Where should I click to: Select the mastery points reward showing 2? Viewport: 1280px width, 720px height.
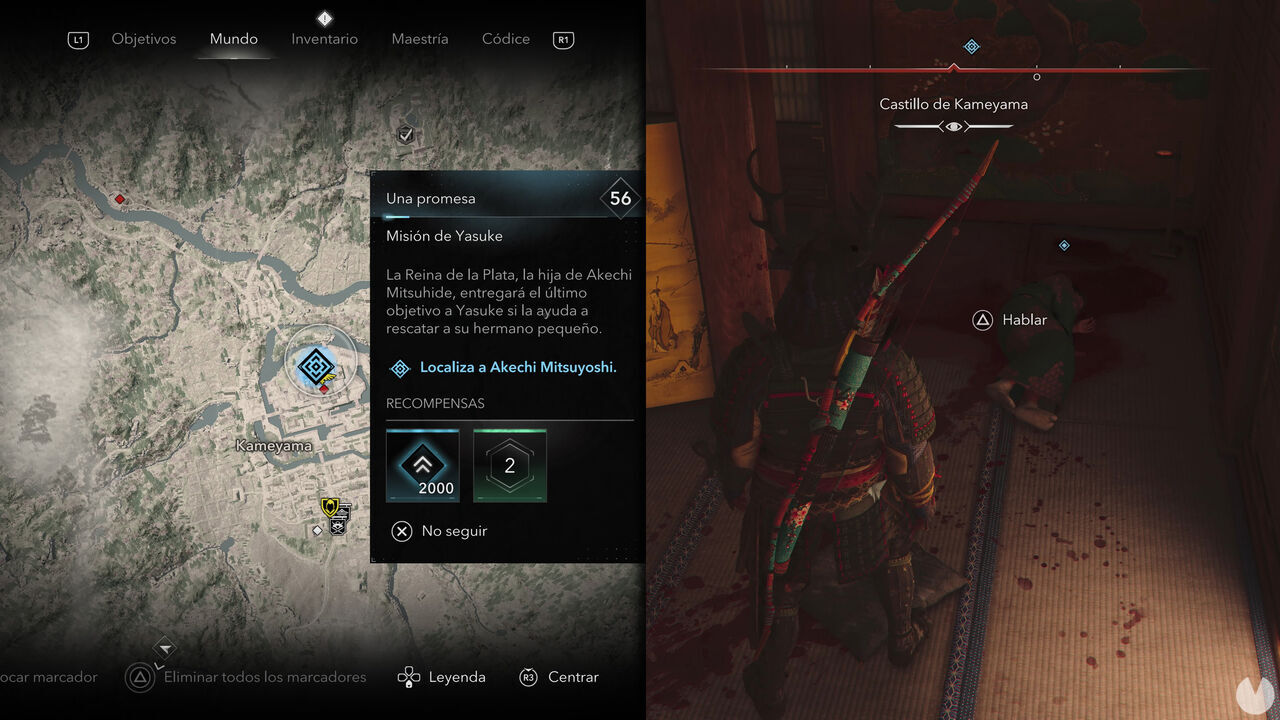coord(509,465)
